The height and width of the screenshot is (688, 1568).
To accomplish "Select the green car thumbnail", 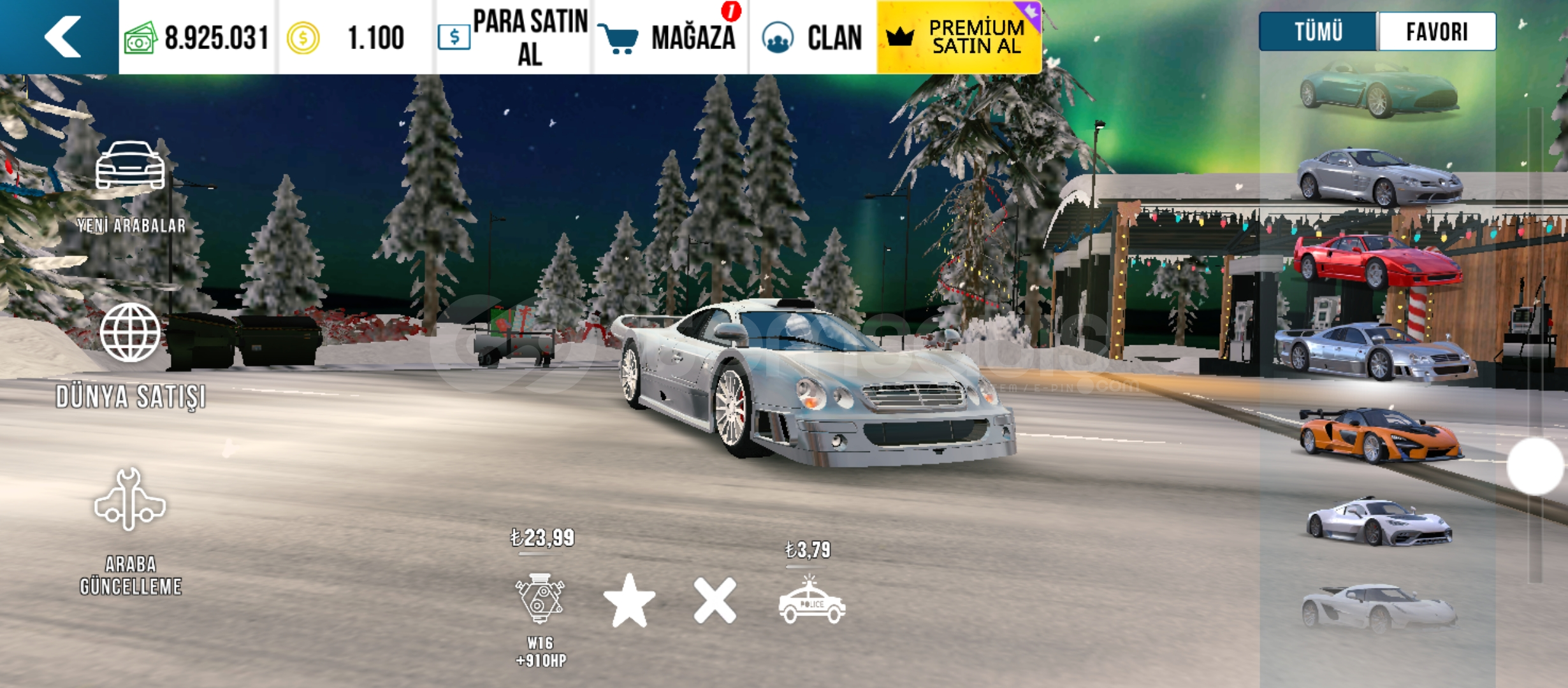I will pyautogui.click(x=1379, y=91).
